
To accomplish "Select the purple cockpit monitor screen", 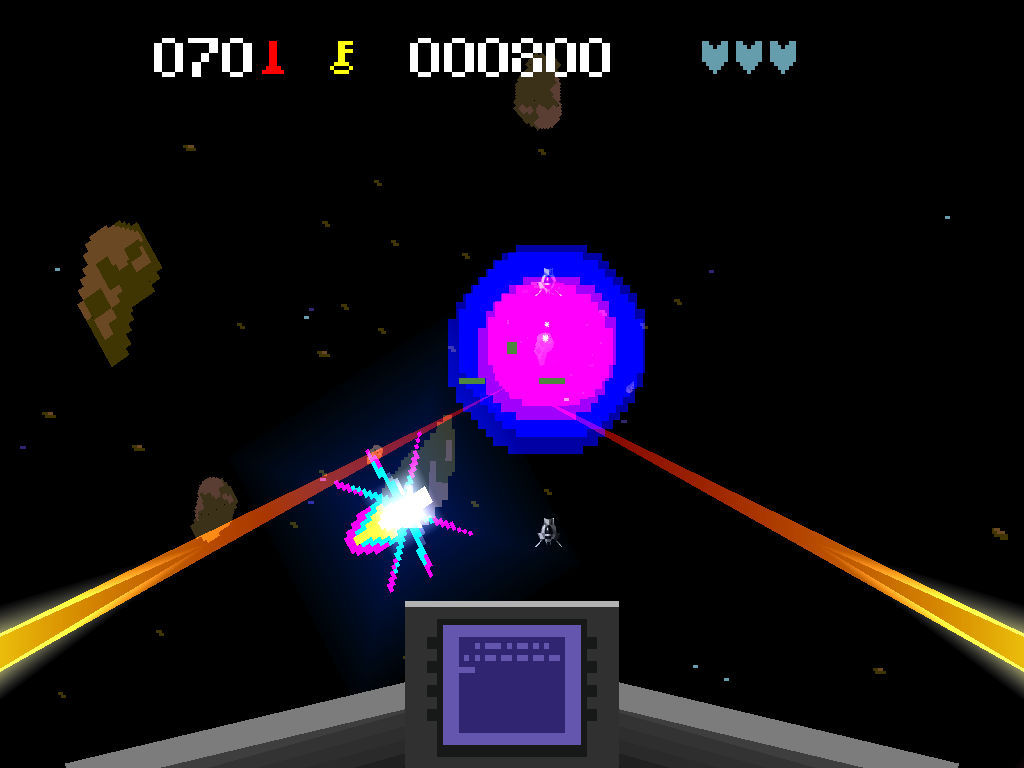I will pyautogui.click(x=511, y=684).
